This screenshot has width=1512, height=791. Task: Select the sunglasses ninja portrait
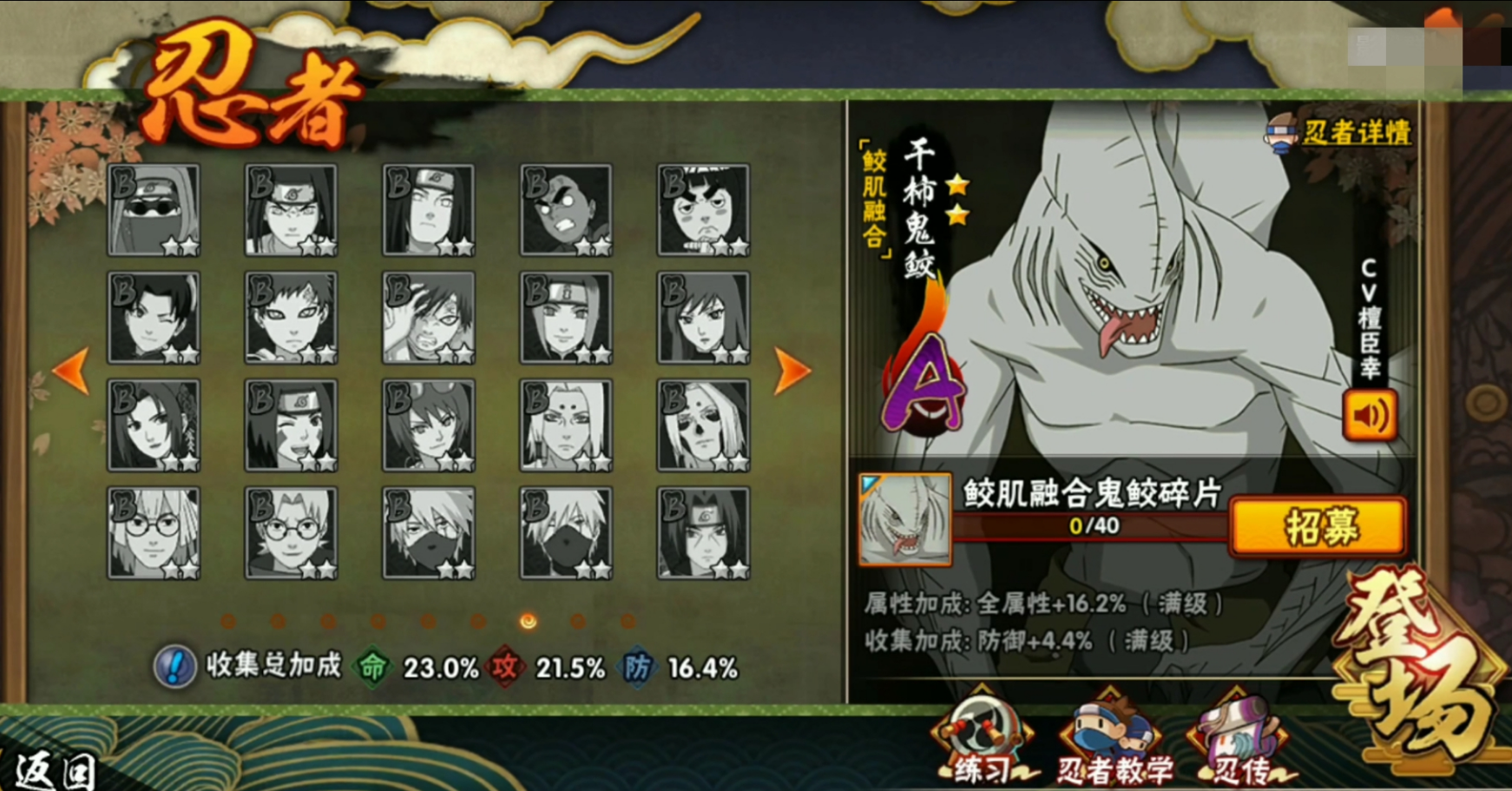(x=154, y=210)
